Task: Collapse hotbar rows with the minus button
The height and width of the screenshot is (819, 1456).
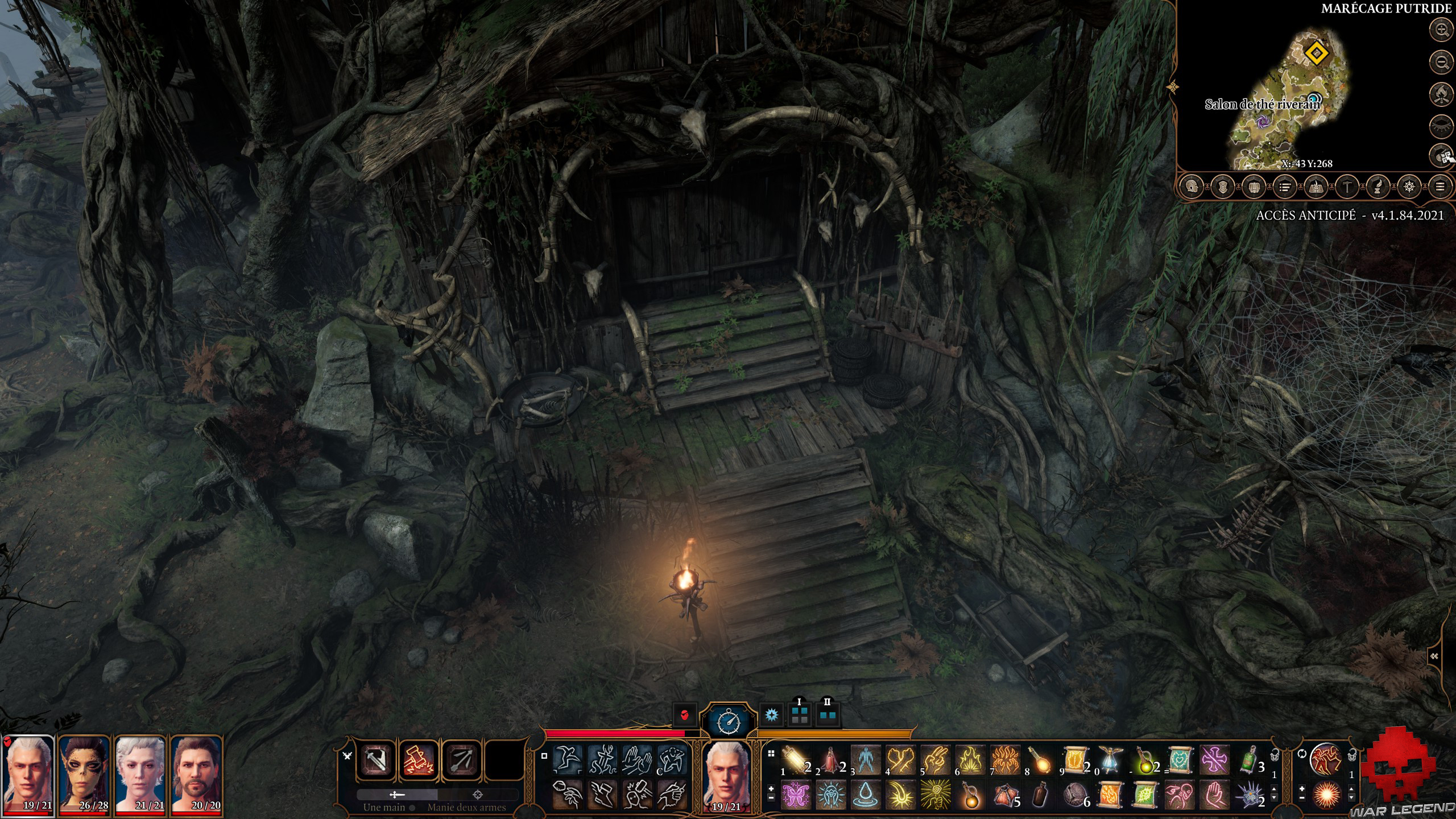Action: coord(771,797)
